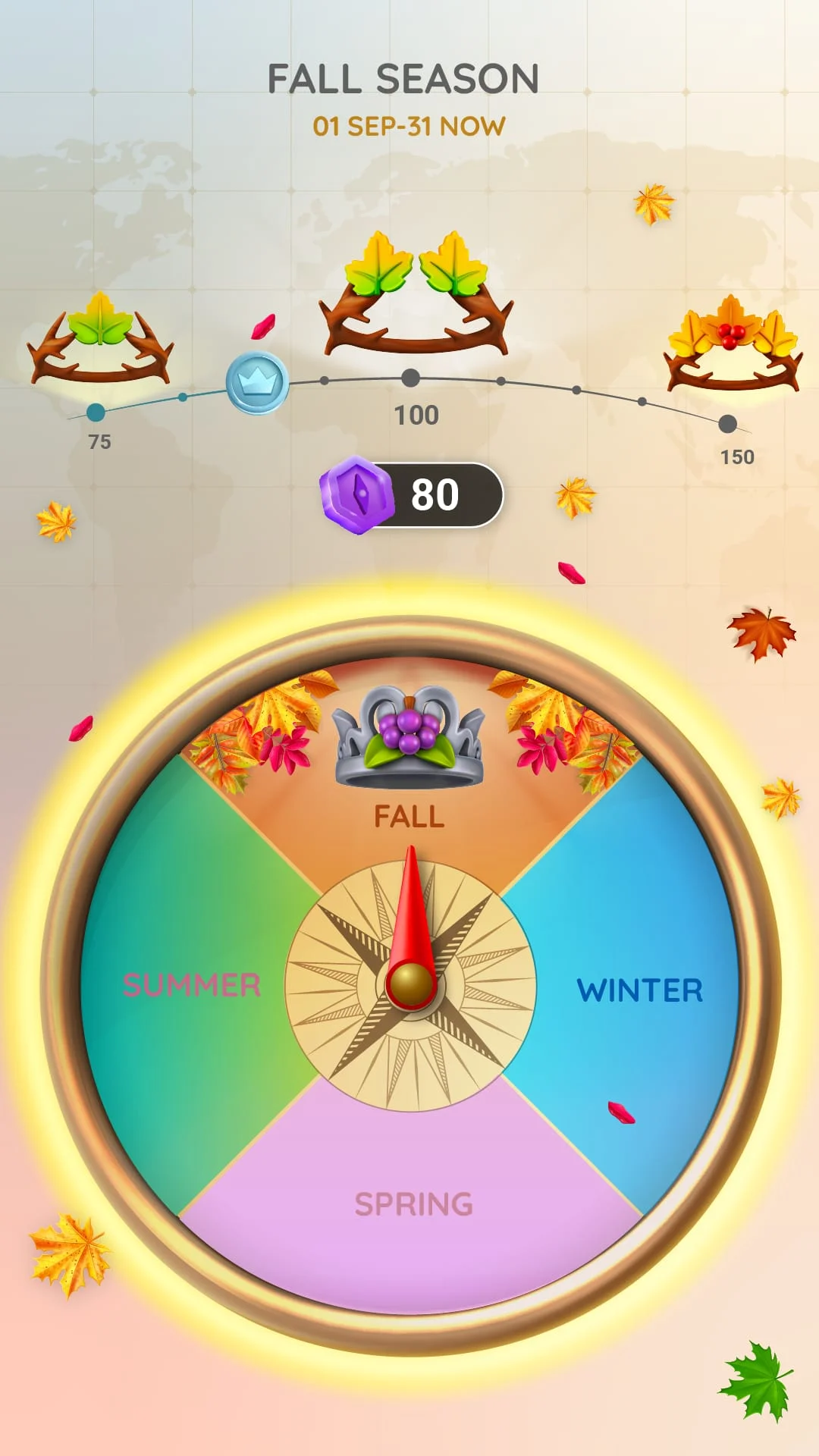The height and width of the screenshot is (1456, 819).
Task: Open the 75-point green leaf crown reward
Action: 100,339
